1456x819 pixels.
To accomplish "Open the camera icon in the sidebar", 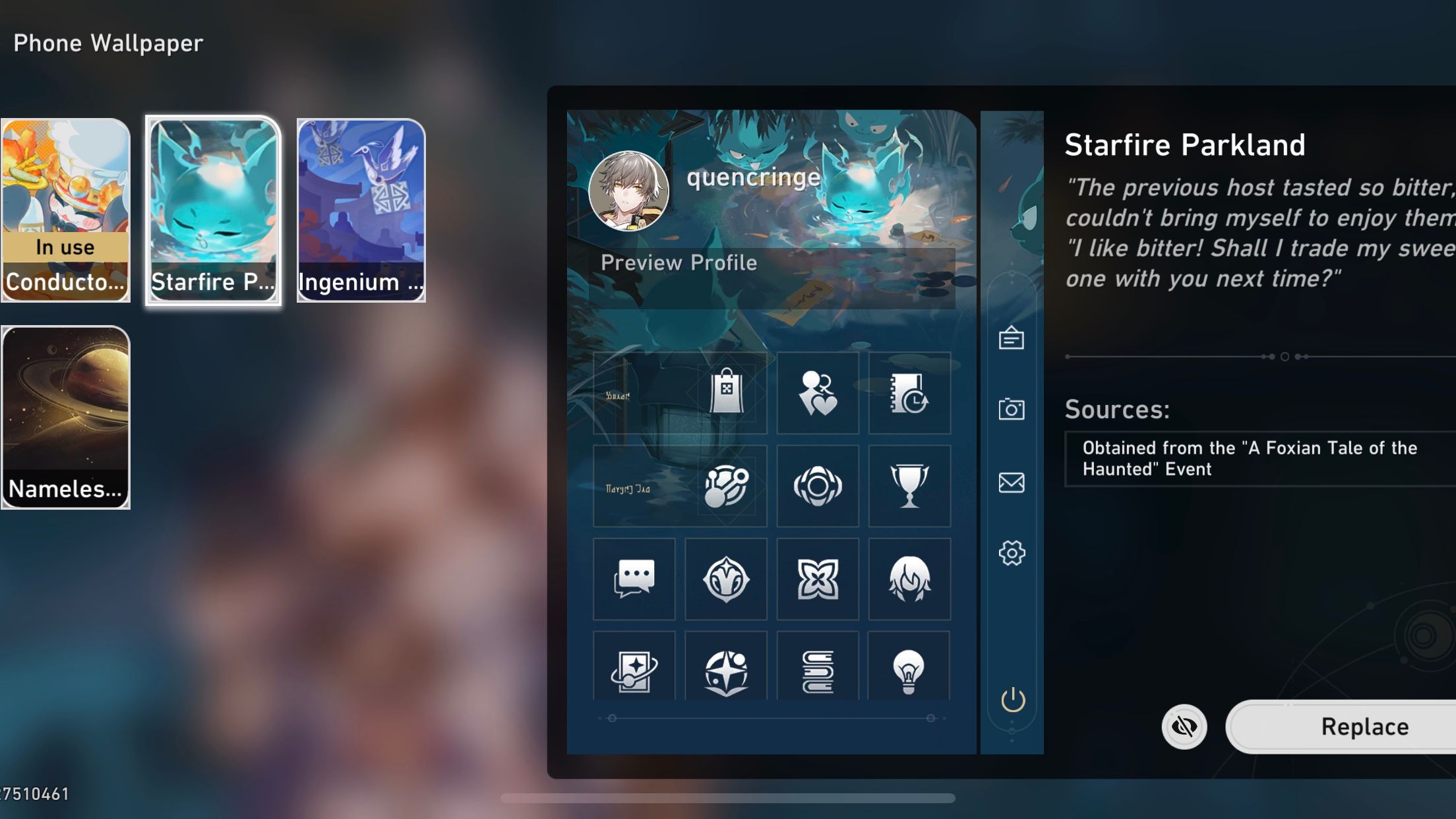I will click(1011, 409).
